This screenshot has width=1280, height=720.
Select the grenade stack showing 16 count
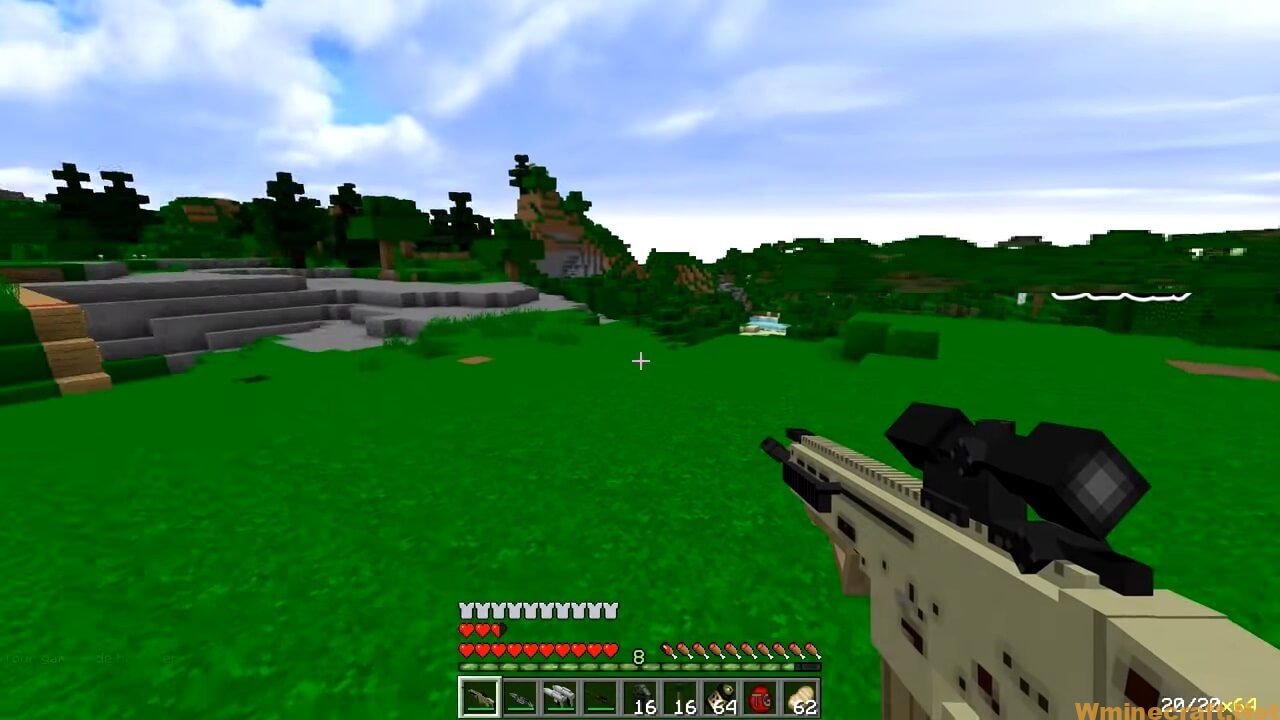(x=640, y=695)
